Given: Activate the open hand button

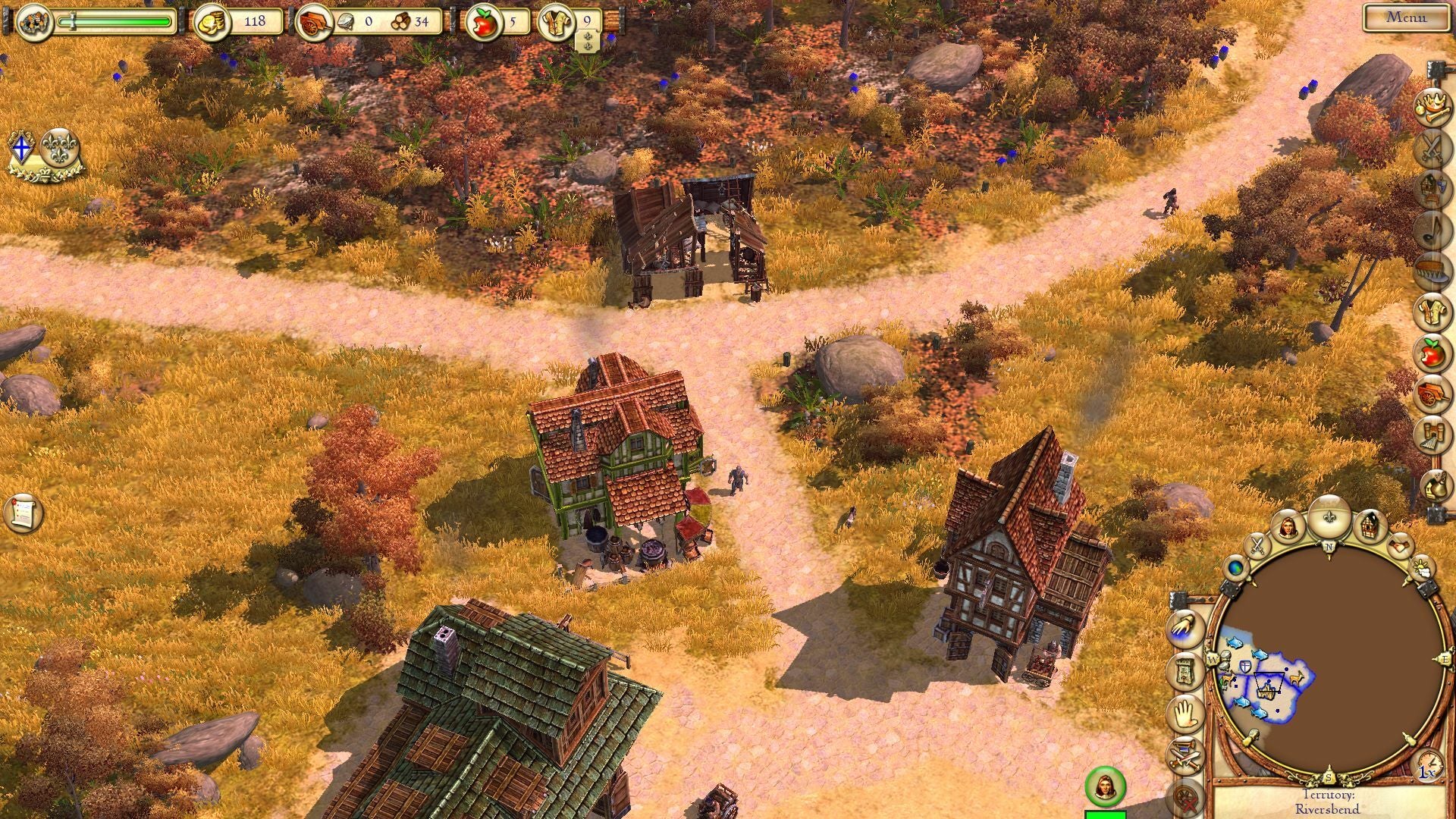Looking at the screenshot, I should tap(1185, 713).
